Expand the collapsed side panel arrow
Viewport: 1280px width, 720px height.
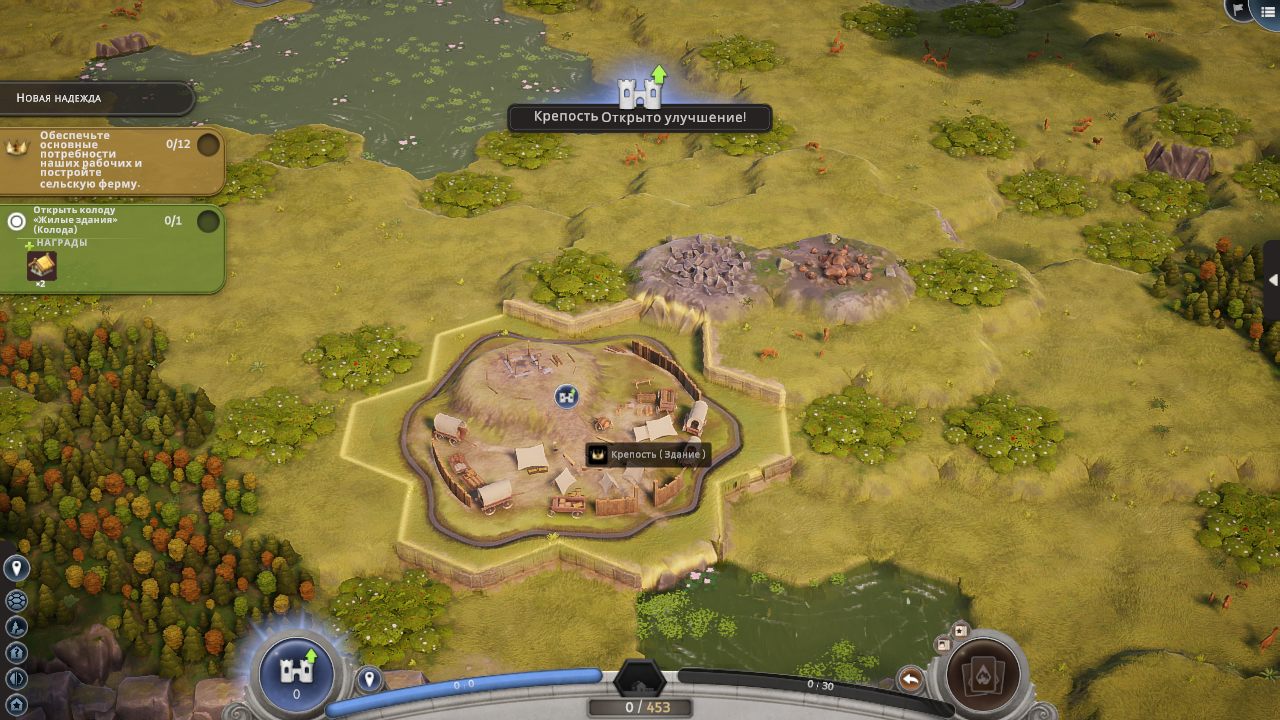[1272, 281]
